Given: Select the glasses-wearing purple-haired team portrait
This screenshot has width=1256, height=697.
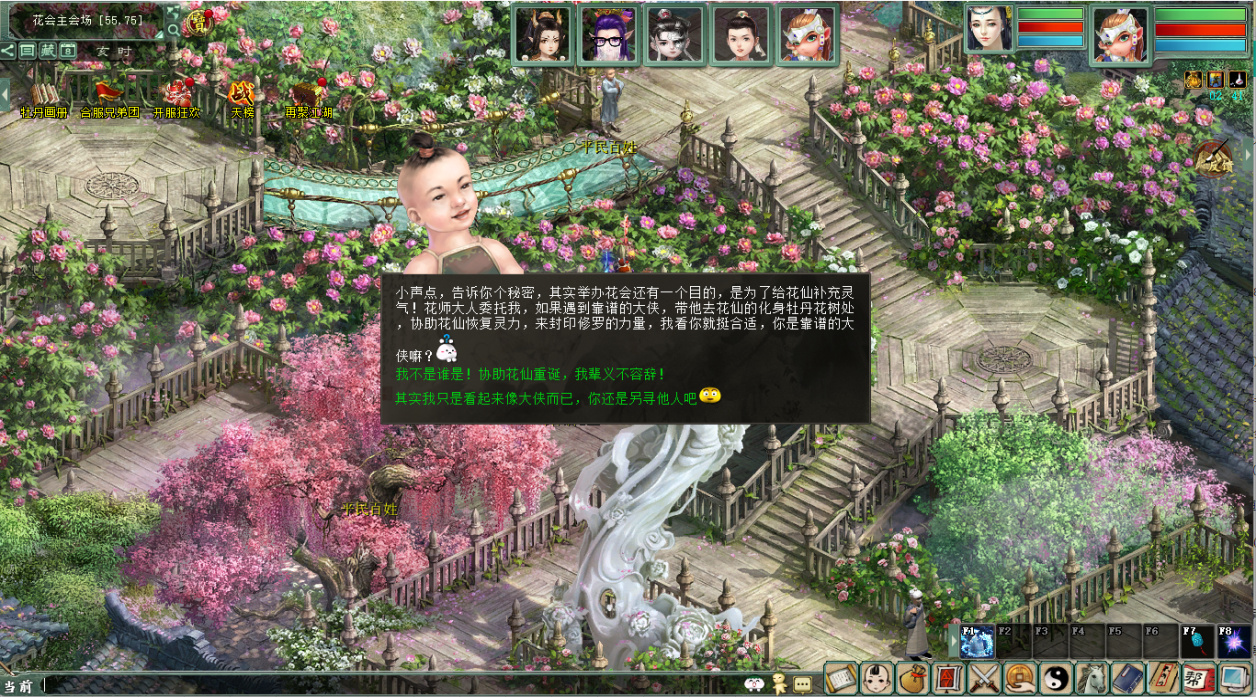Looking at the screenshot, I should [x=610, y=35].
